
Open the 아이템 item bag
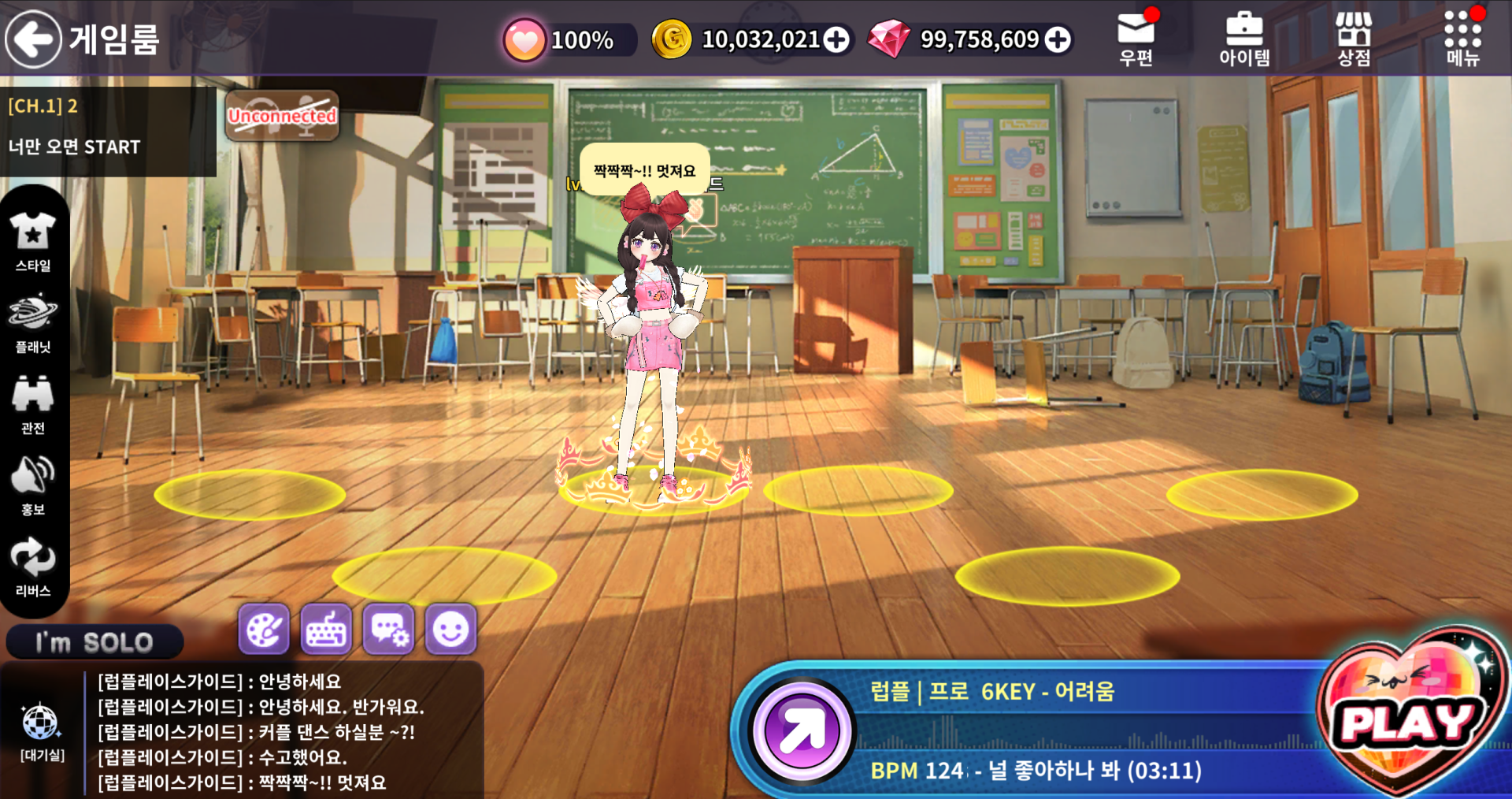[x=1244, y=39]
